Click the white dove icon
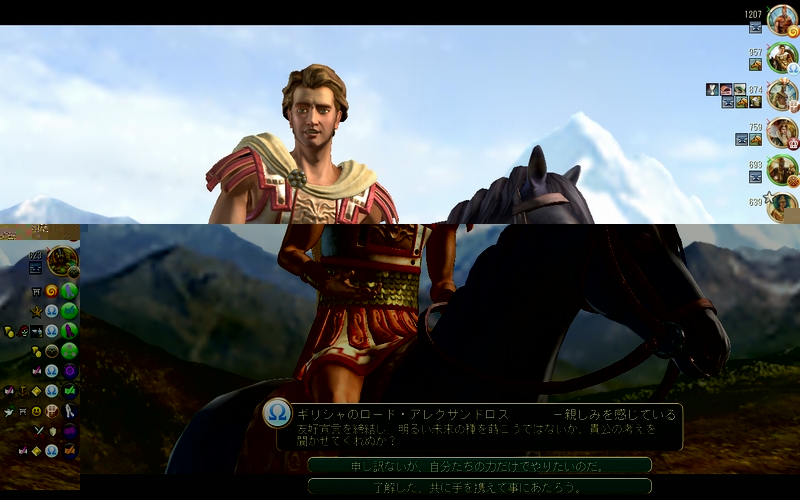The height and width of the screenshot is (500, 800). (x=9, y=411)
